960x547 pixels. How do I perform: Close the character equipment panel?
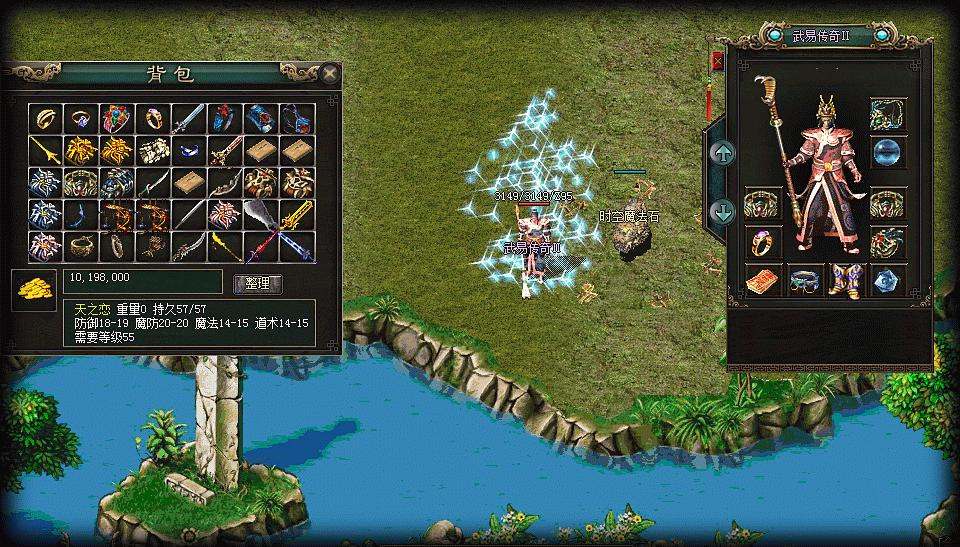pos(717,61)
